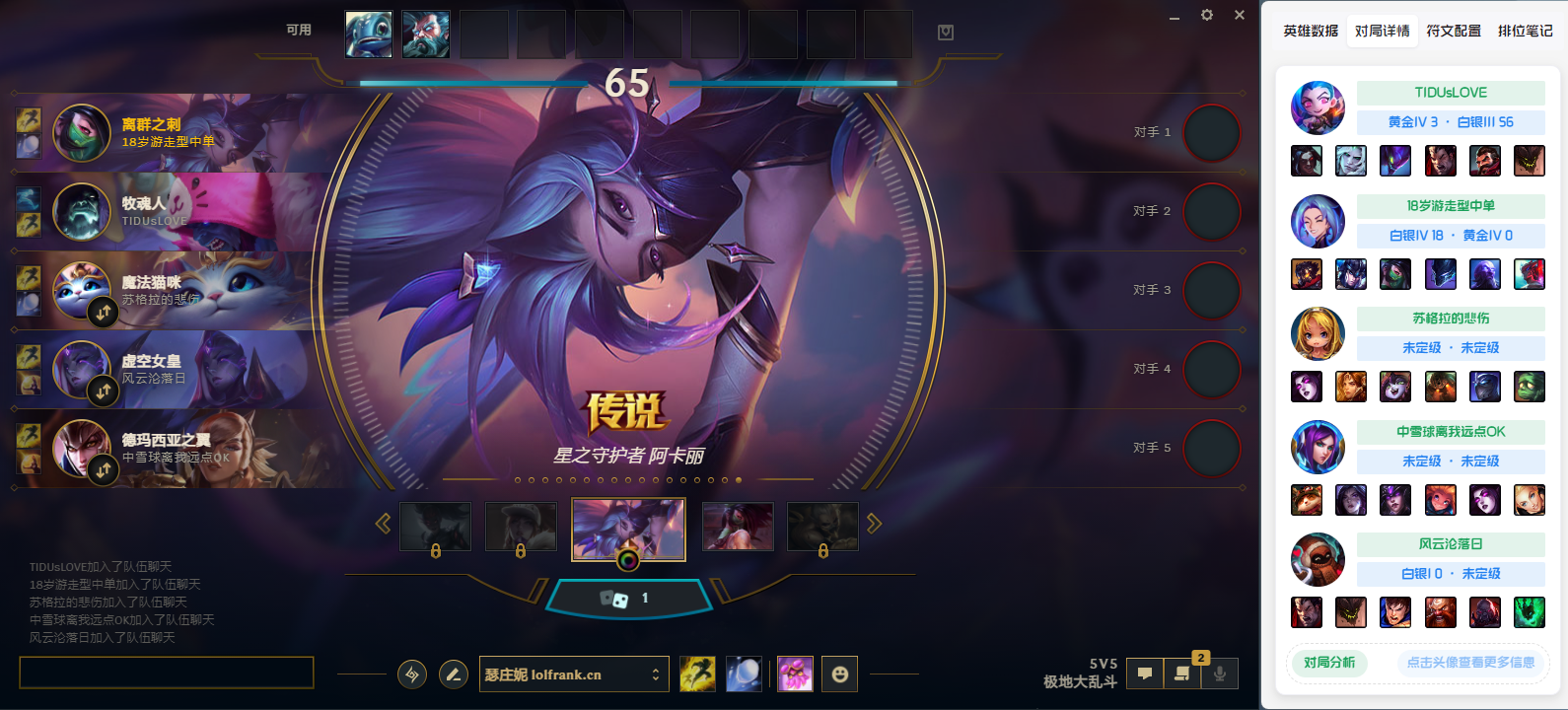Screen dimensions: 1568x710
Task: Show previous skin with left arrow
Action: point(384,524)
